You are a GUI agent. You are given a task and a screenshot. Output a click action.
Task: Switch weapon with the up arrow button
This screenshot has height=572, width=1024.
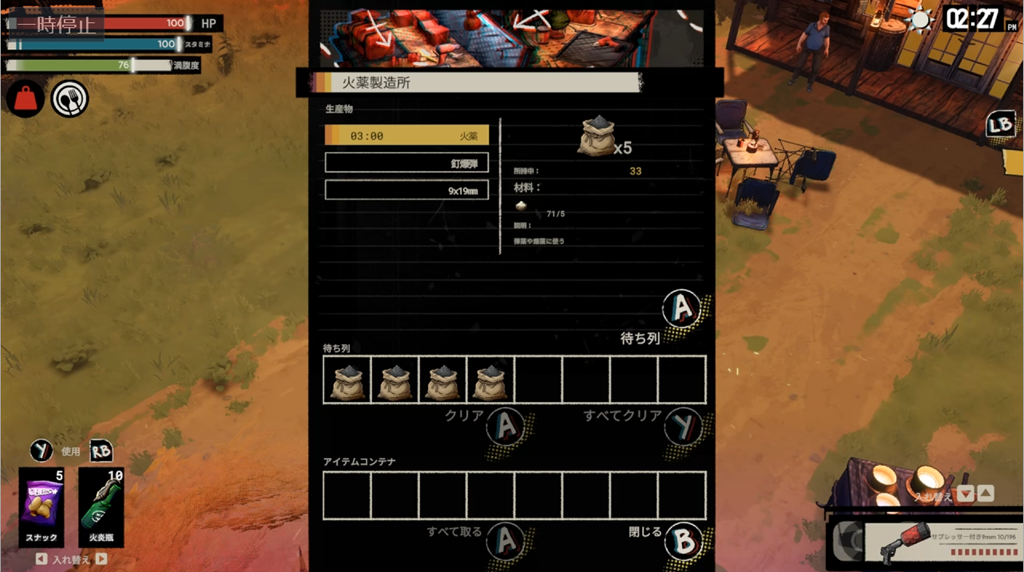(x=985, y=493)
